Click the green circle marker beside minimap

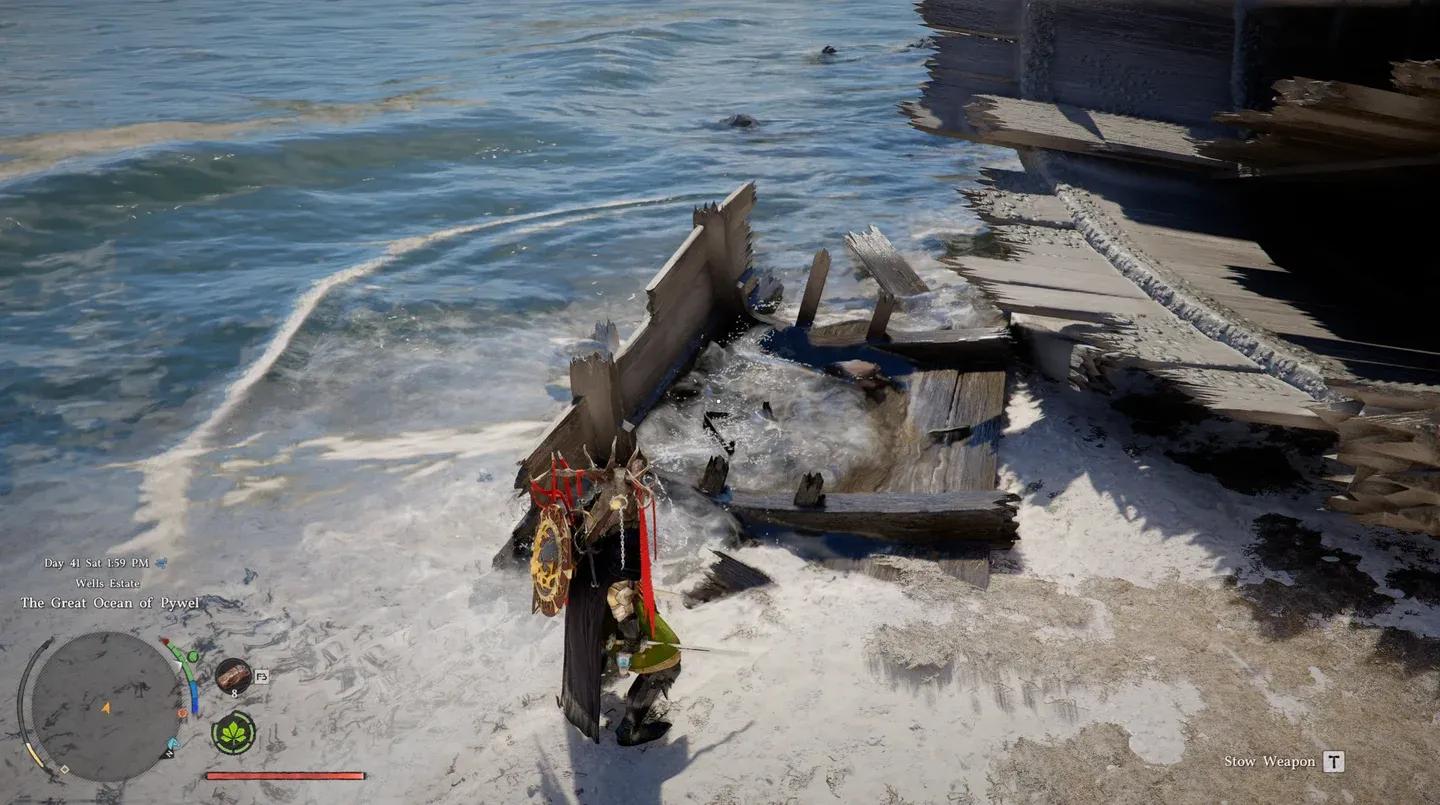coord(193,656)
